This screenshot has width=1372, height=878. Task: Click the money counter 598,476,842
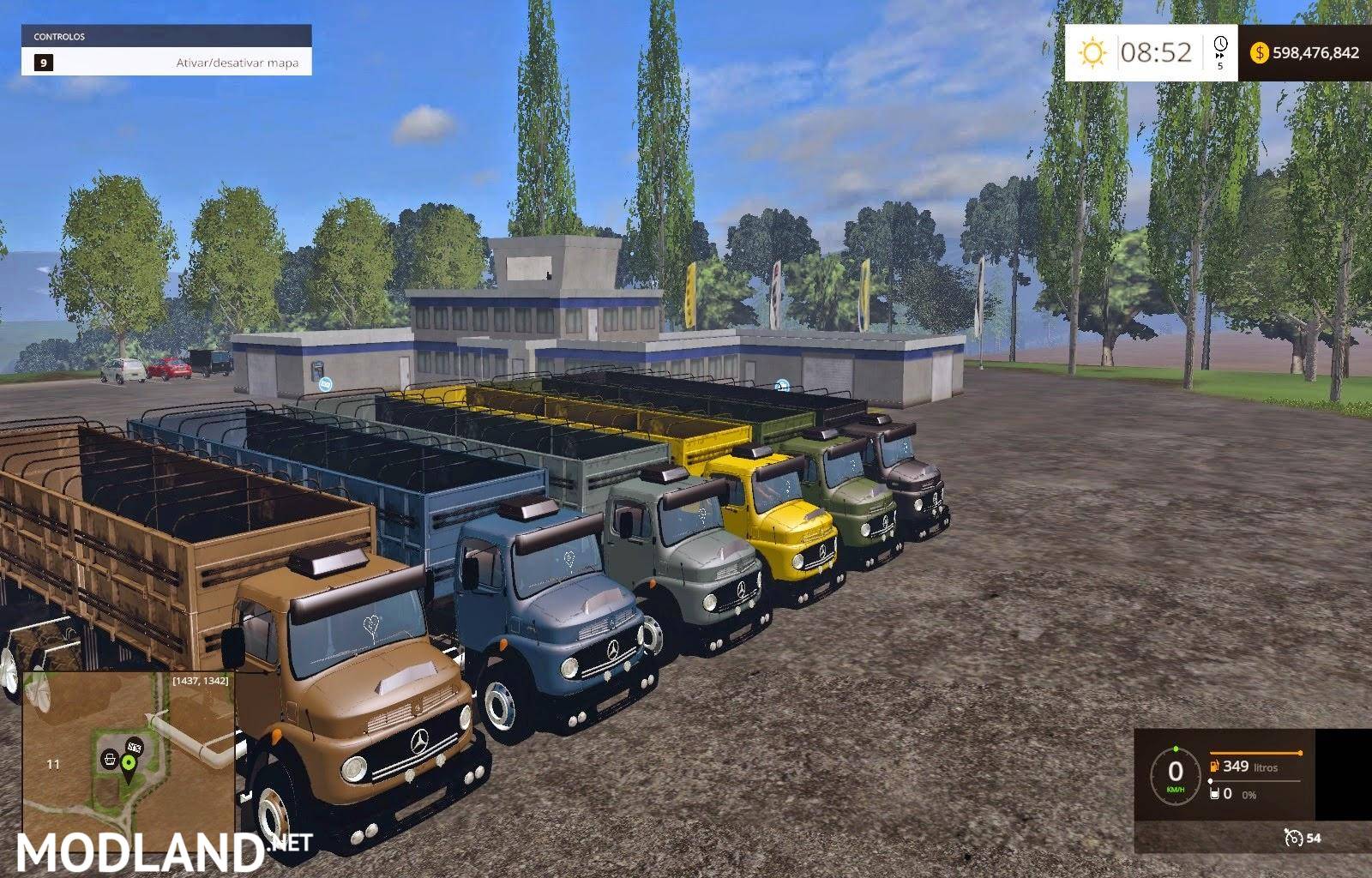pyautogui.click(x=1318, y=54)
